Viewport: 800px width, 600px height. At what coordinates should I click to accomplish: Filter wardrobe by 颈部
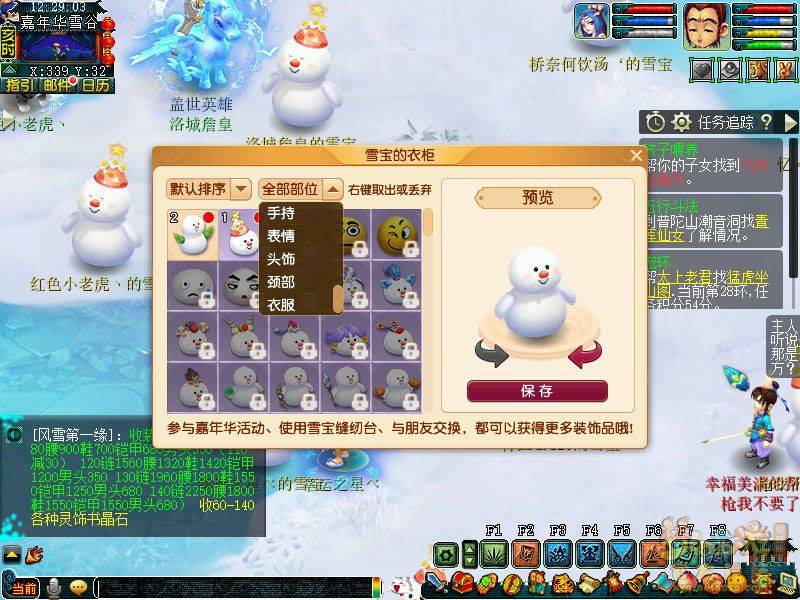tap(281, 282)
